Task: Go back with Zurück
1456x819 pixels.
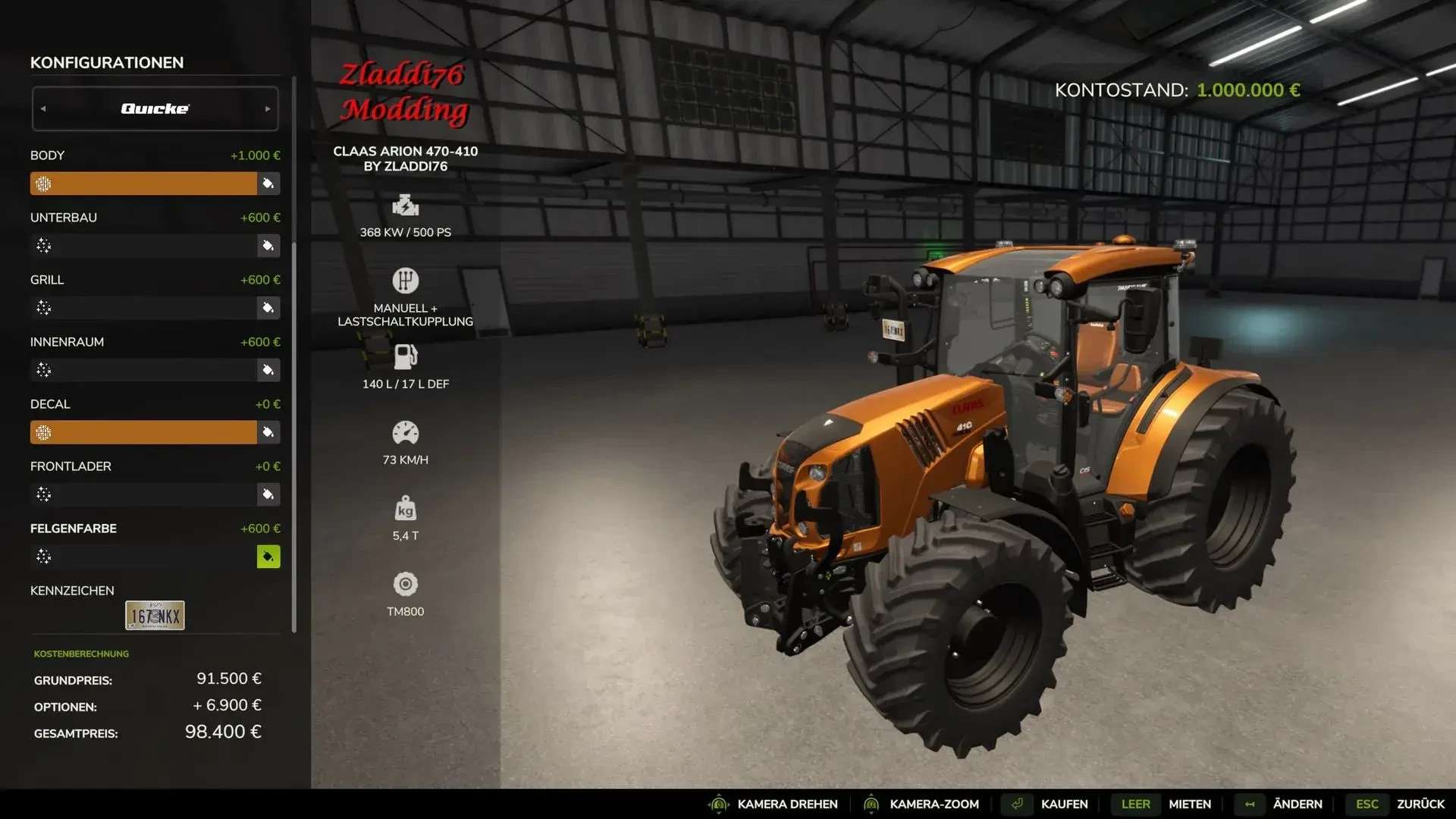Action: point(1420,804)
